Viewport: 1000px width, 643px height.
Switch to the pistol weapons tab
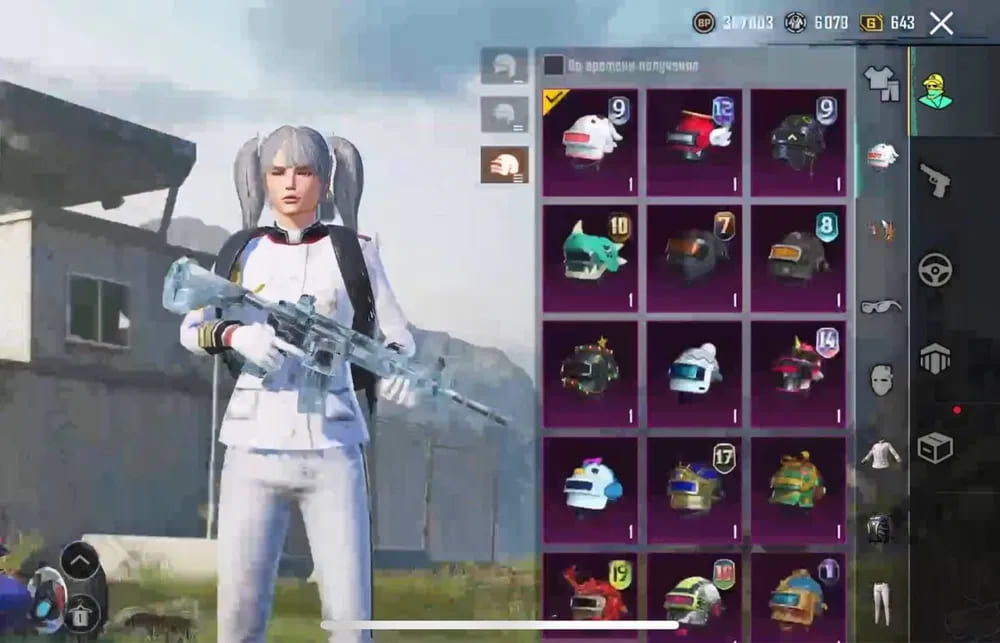pyautogui.click(x=935, y=180)
